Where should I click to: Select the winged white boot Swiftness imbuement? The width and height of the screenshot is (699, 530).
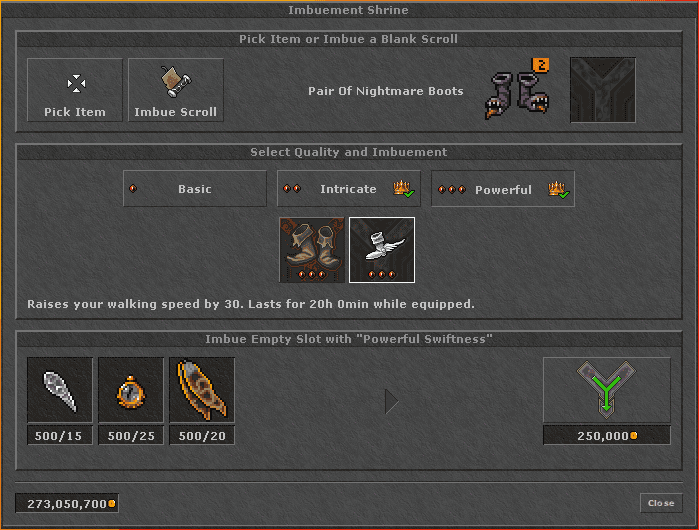(382, 250)
